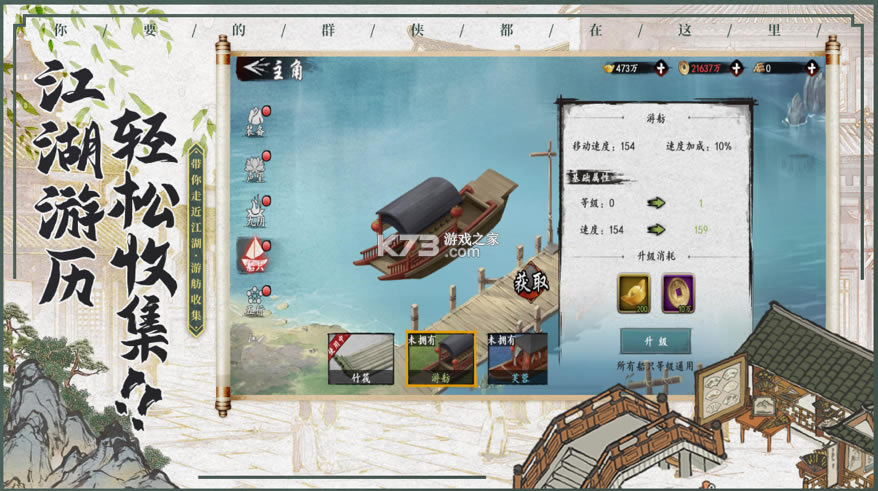Select the 竹筏 bamboo raft thumbnail
This screenshot has width=878, height=491.
[360, 359]
